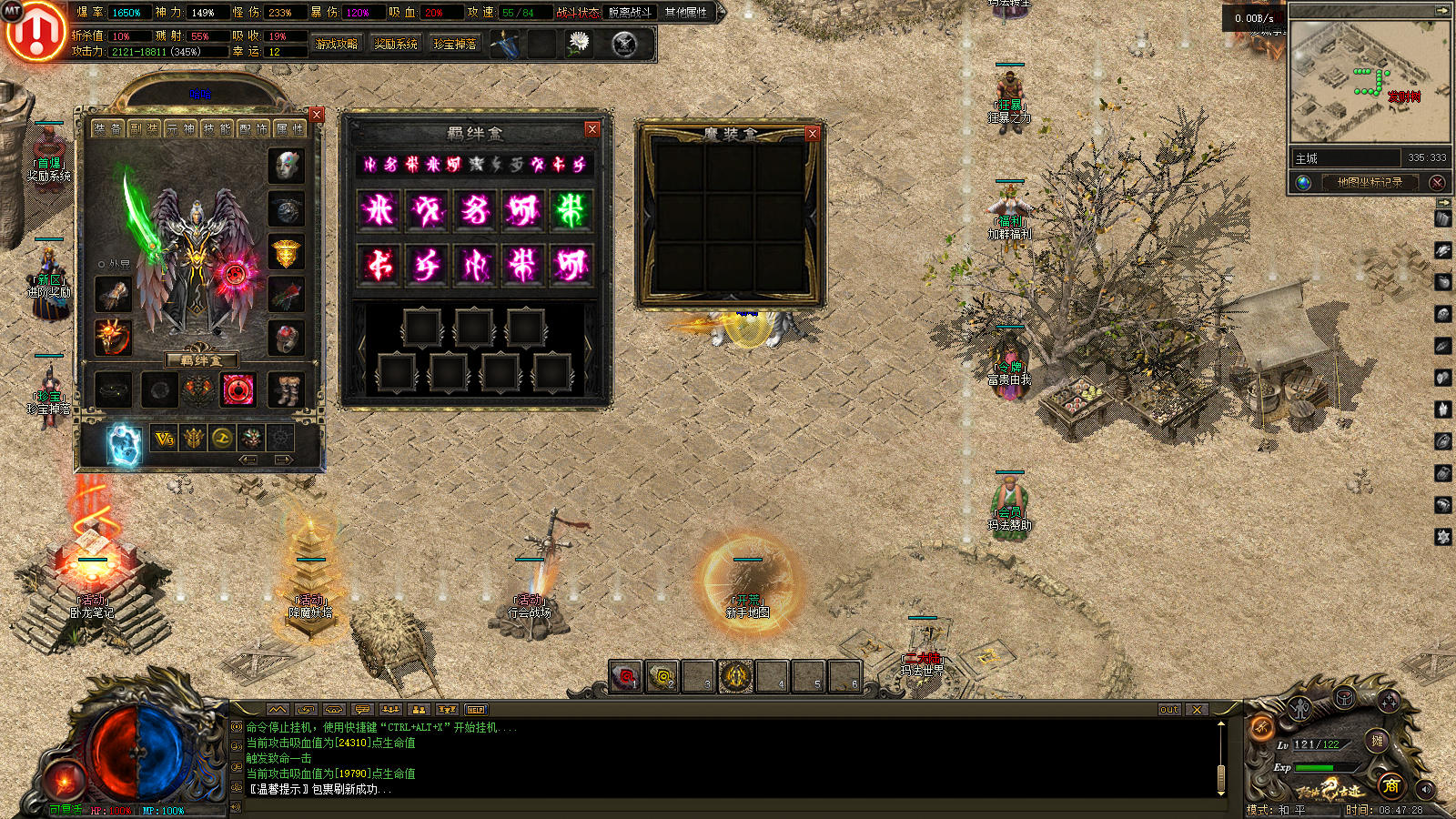Show the 珍宝掉落 treasure drops

tap(455, 44)
